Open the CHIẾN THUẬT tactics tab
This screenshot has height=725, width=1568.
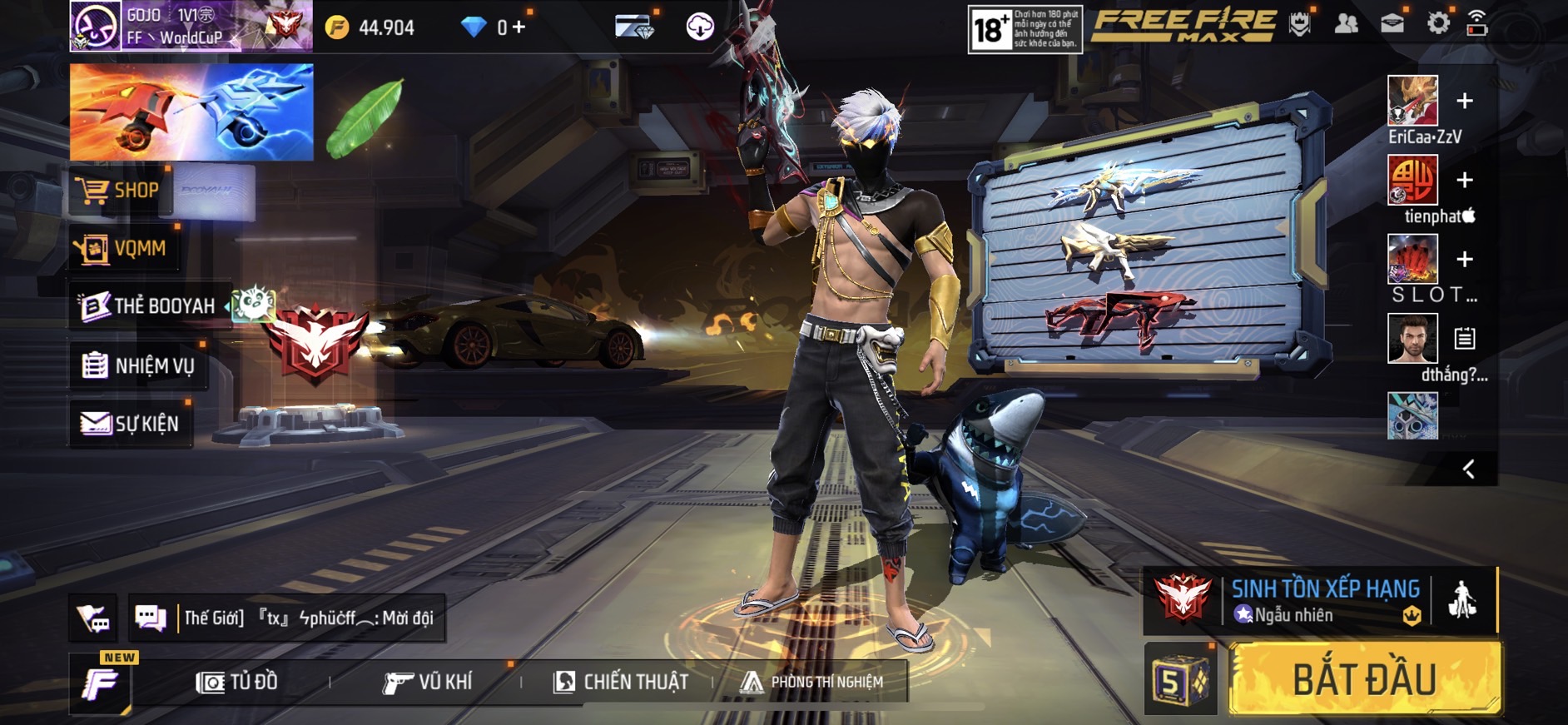tap(621, 683)
